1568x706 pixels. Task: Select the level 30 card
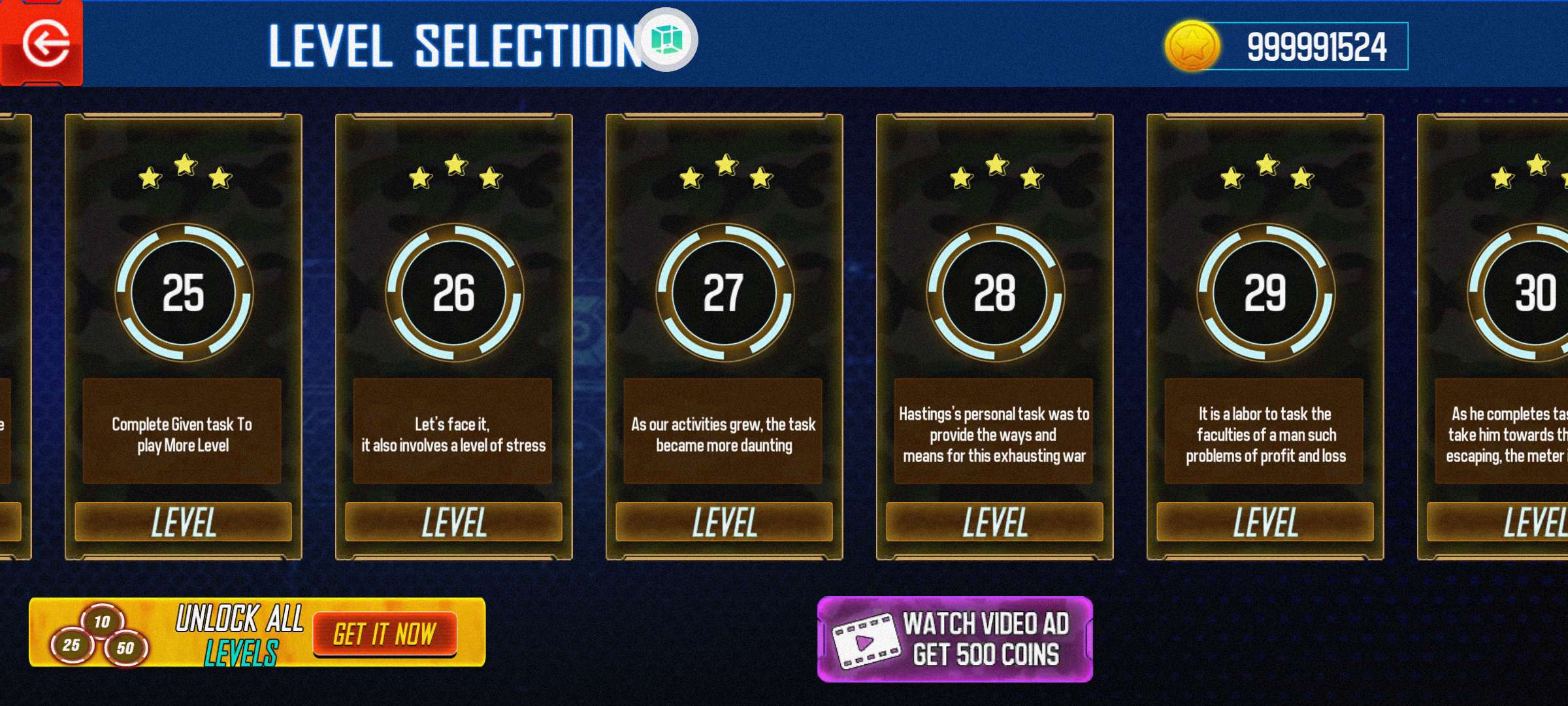(1503, 337)
